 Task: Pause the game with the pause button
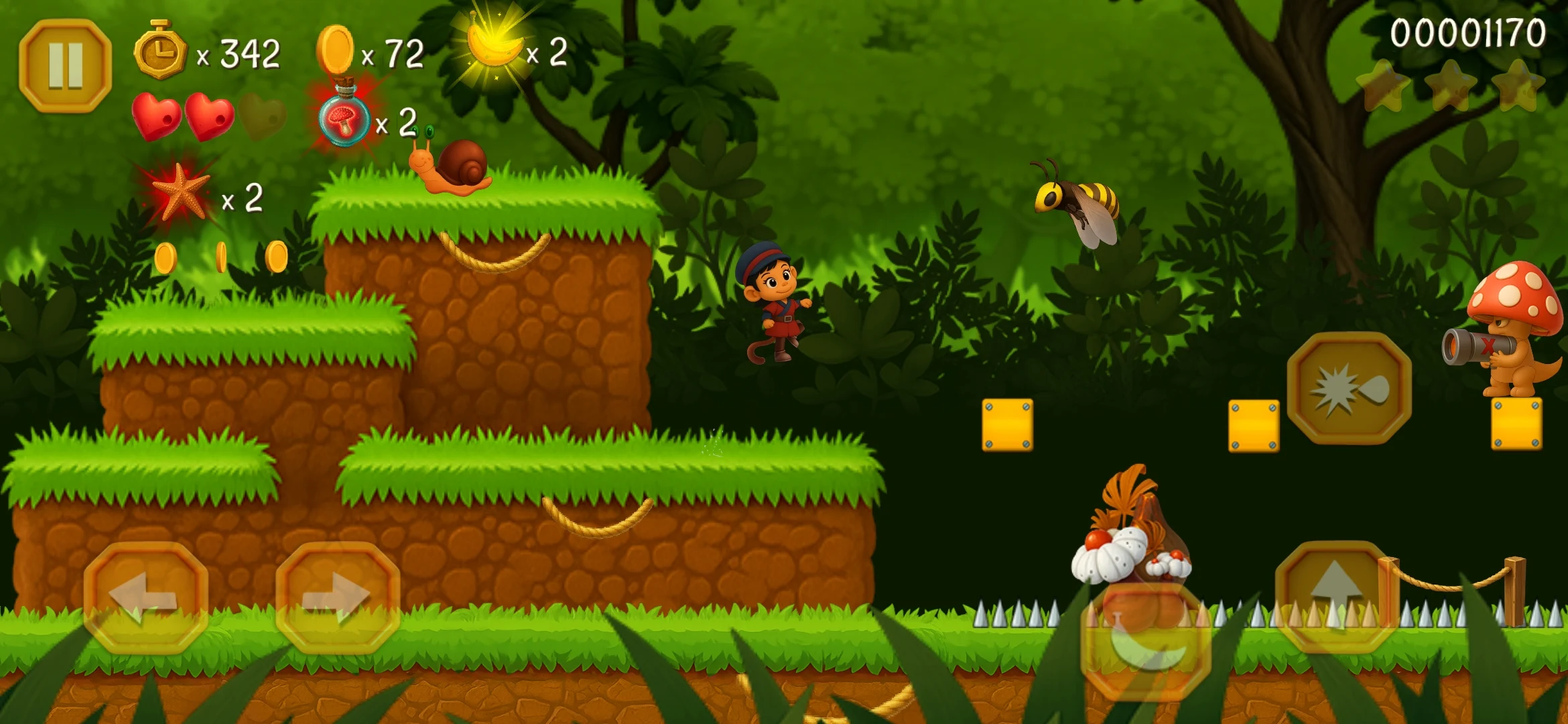65,66
